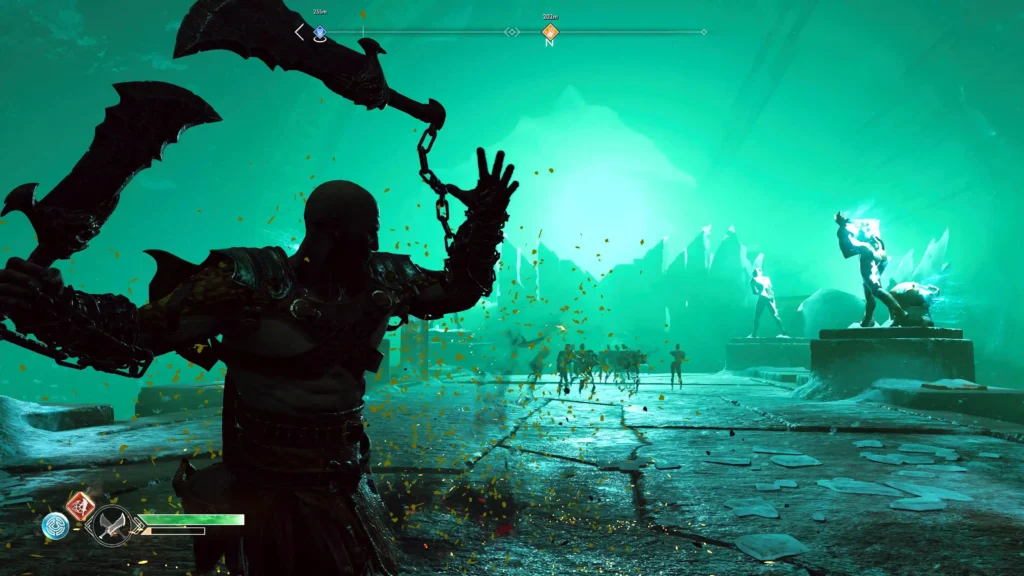Select the orange diamond compass marker
Image resolution: width=1024 pixels, height=576 pixels.
tap(549, 32)
